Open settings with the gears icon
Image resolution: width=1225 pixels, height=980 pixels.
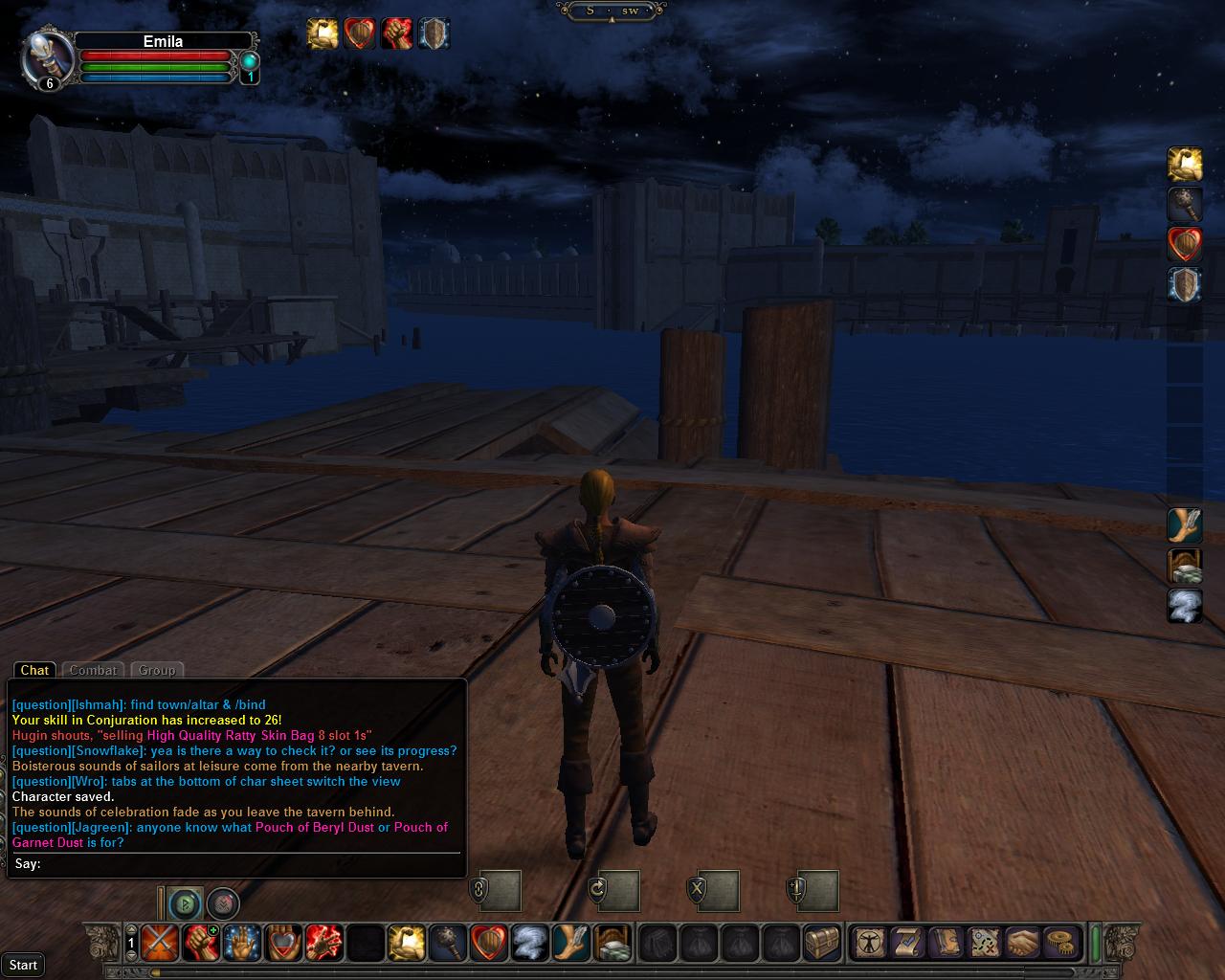point(1059,944)
